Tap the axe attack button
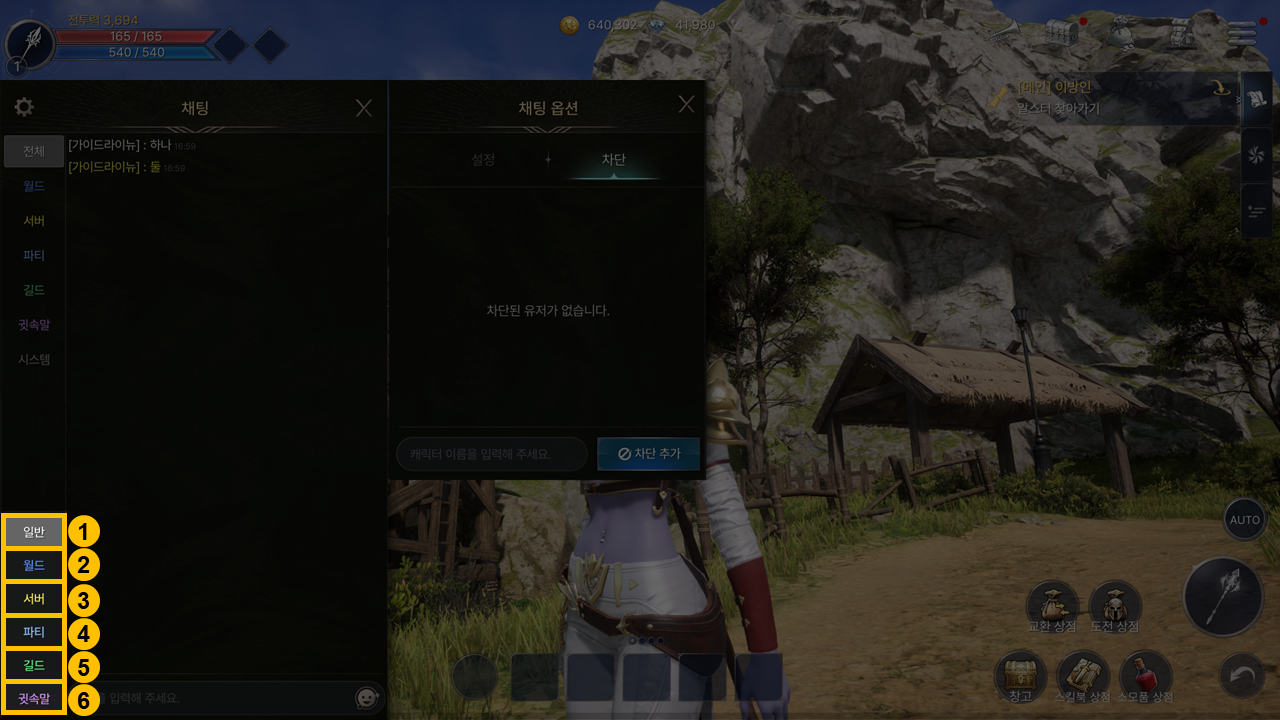The width and height of the screenshot is (1280, 720). (1222, 598)
